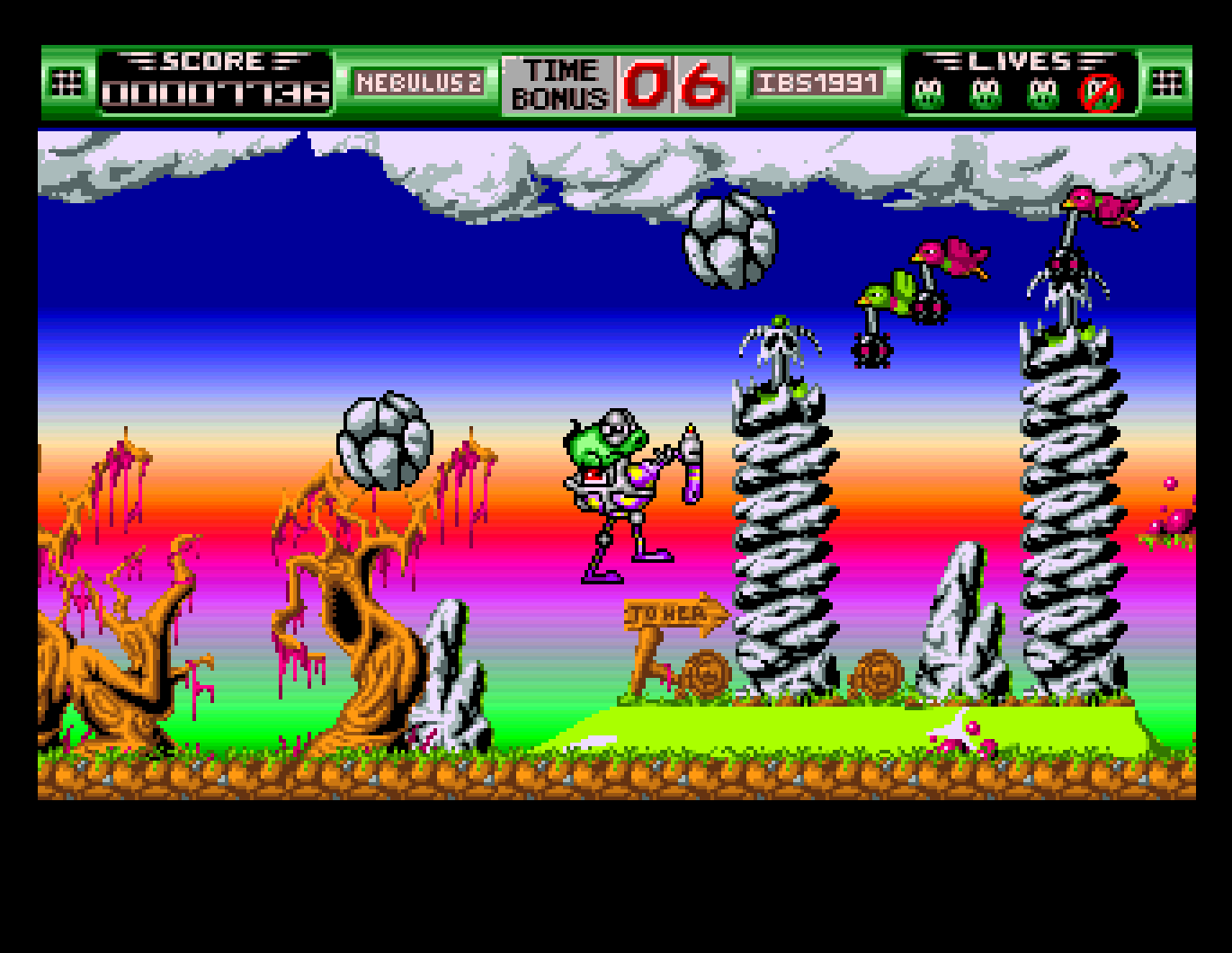Click the floating boulder above the trees

coord(385,440)
